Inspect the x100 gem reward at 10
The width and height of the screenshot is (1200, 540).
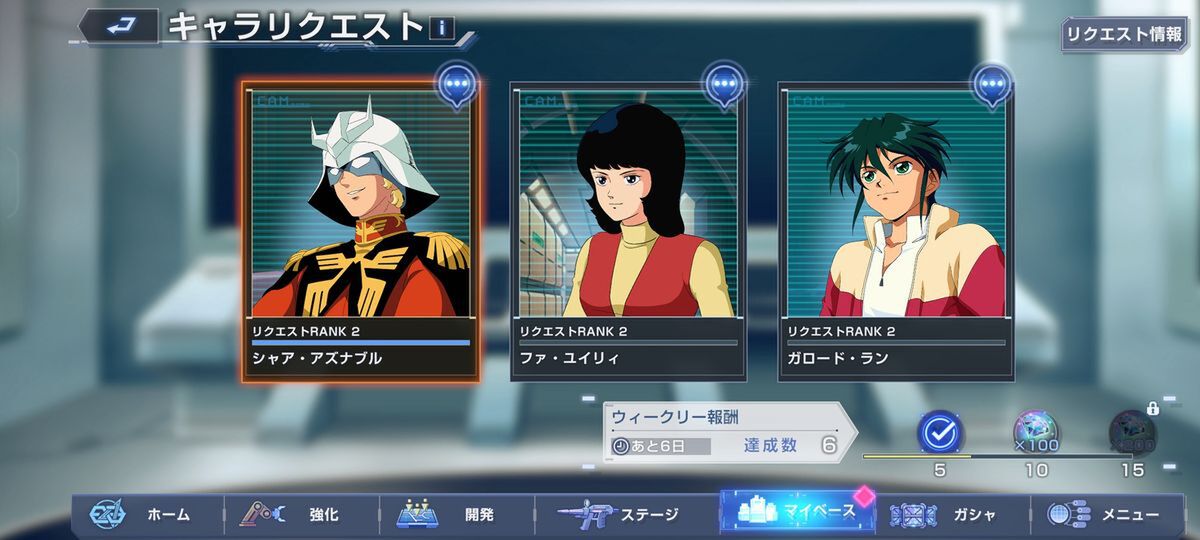point(1036,431)
